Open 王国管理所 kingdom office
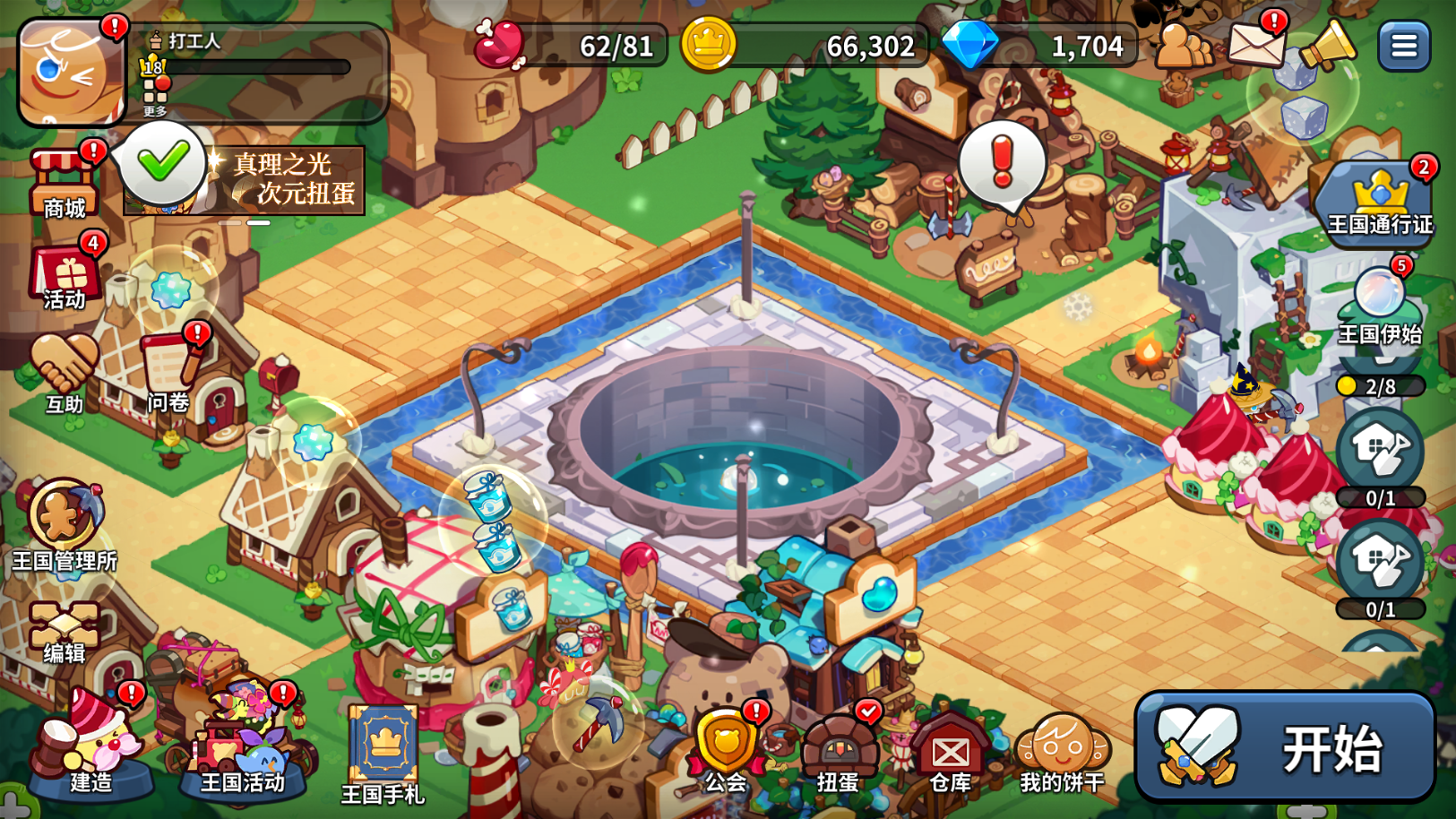Viewport: 1456px width, 819px height. click(65, 524)
